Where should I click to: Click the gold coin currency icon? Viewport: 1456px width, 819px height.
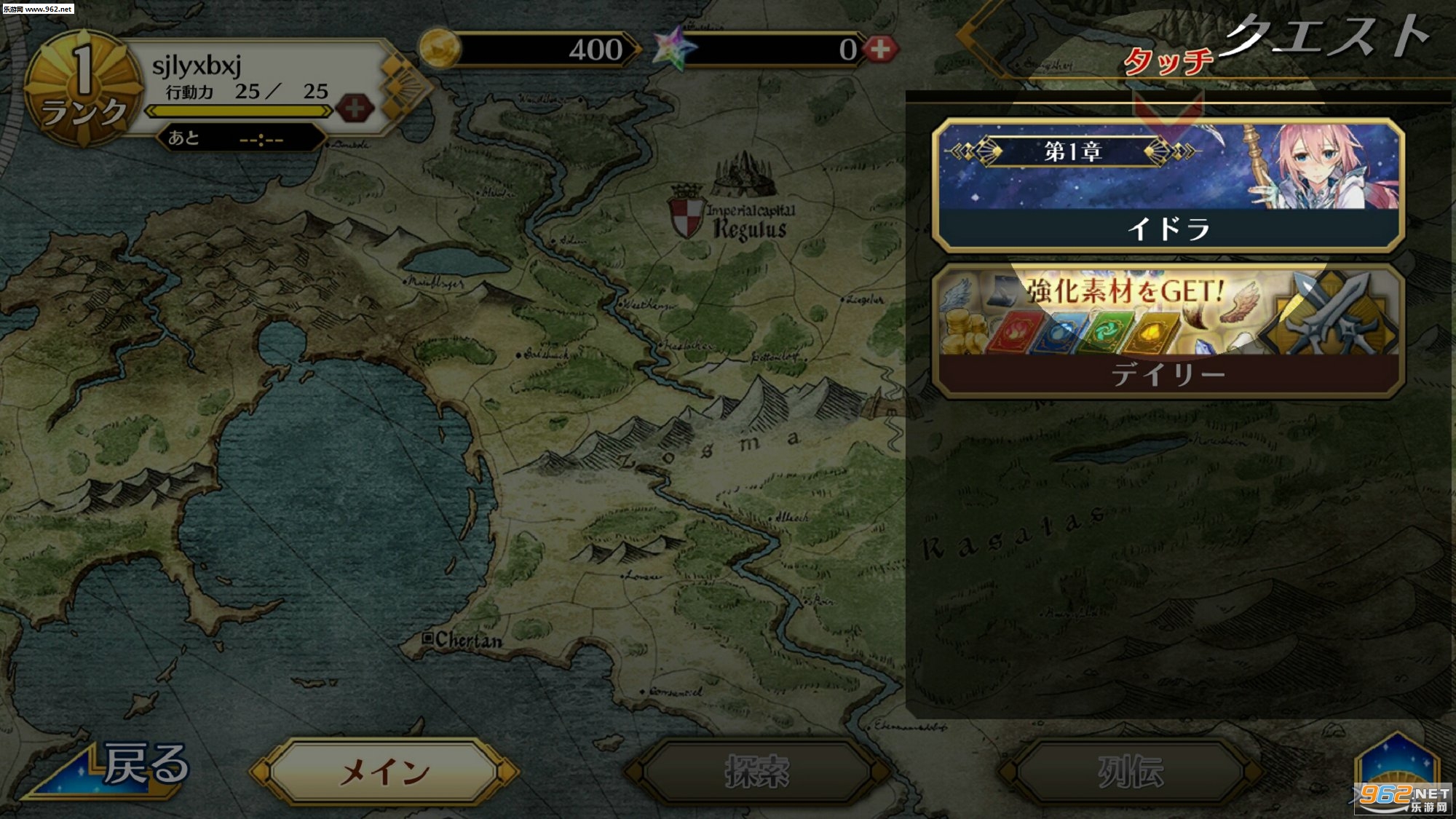pyautogui.click(x=439, y=49)
